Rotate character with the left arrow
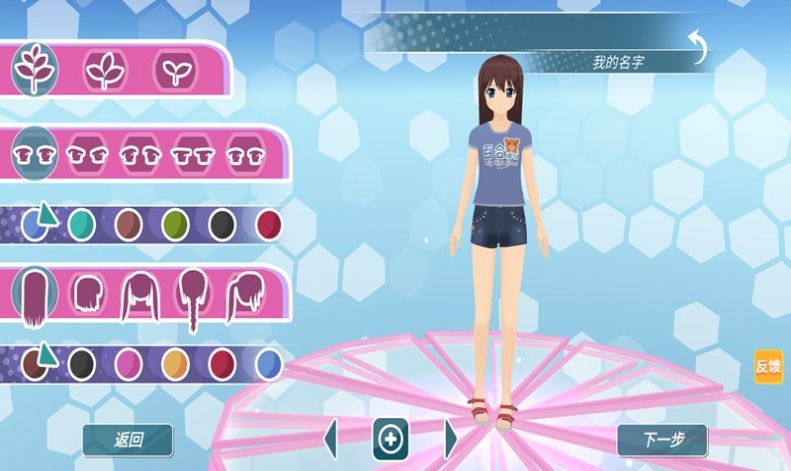791x471 pixels. click(x=331, y=439)
